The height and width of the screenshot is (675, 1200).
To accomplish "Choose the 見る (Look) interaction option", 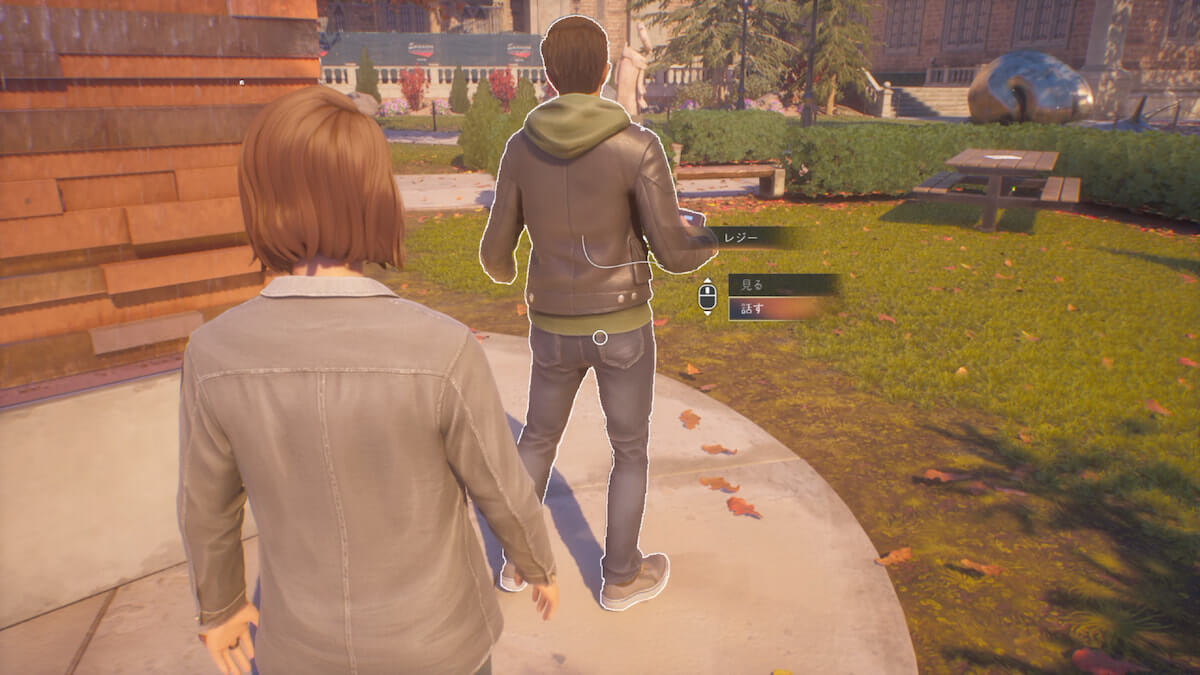I will tap(781, 285).
